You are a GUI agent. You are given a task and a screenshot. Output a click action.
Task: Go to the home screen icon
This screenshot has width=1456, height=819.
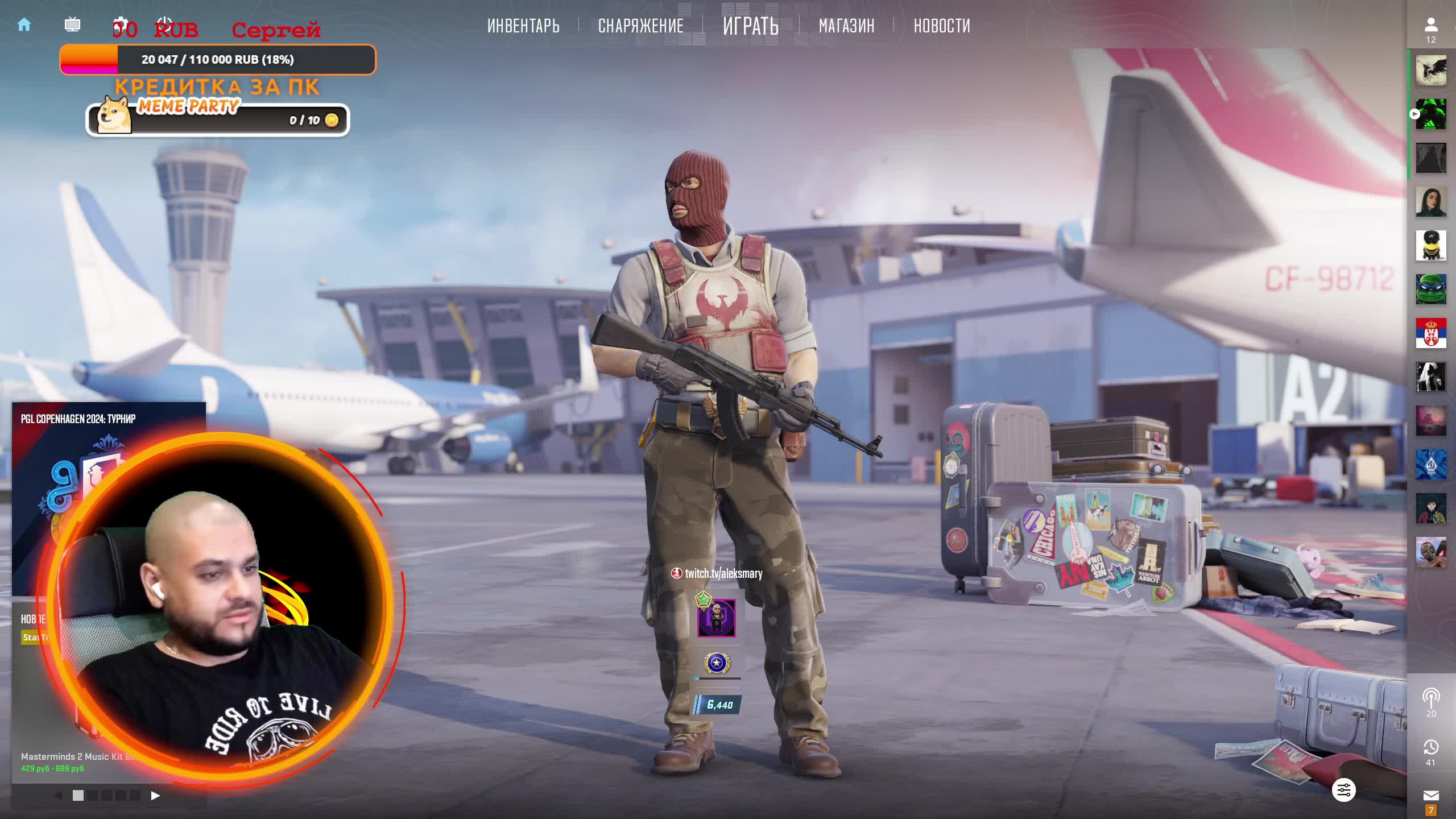(x=24, y=24)
